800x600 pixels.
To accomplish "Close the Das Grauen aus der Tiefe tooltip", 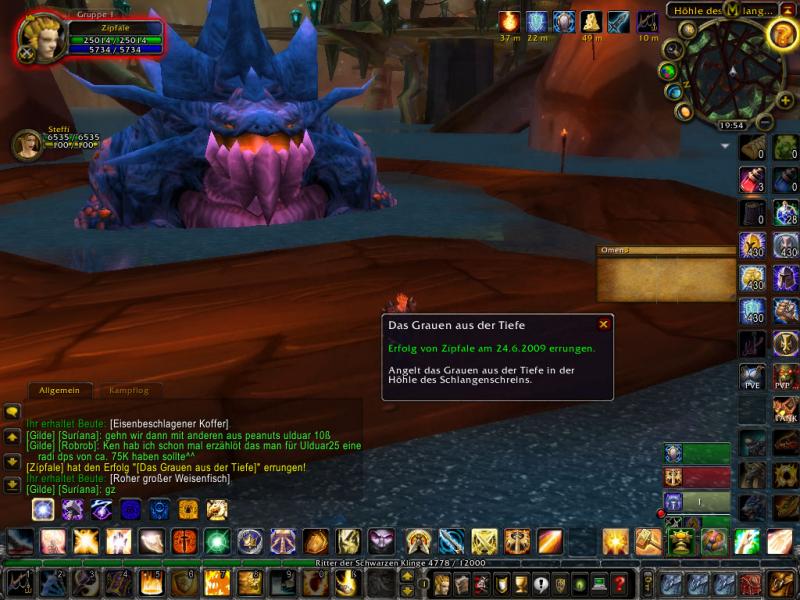I will (x=603, y=324).
